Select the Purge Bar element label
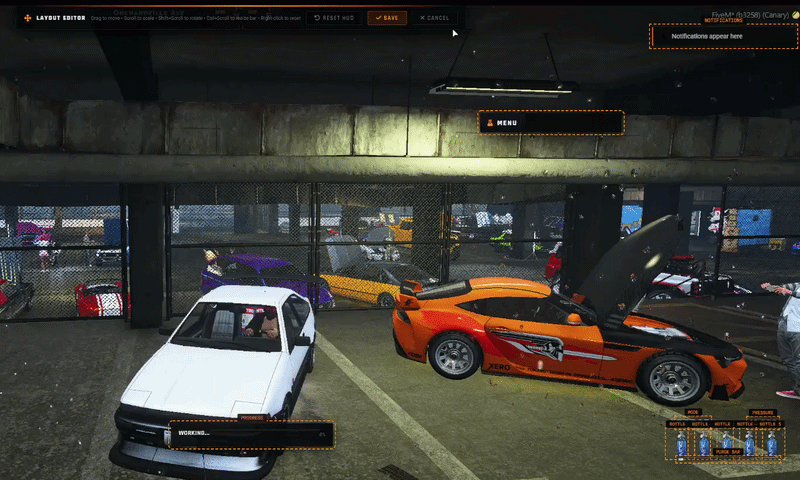The width and height of the screenshot is (800, 480). 727,453
